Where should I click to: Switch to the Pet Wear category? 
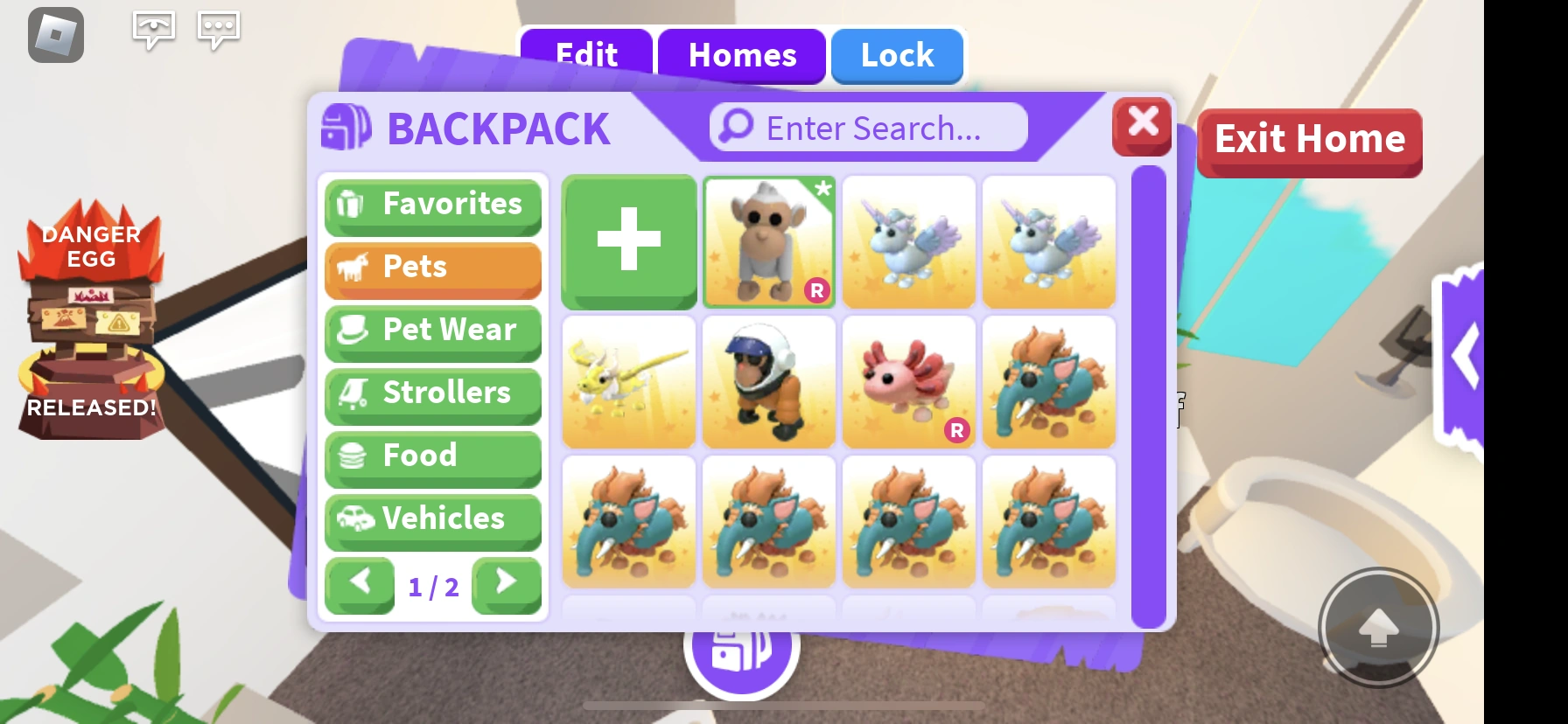432,331
